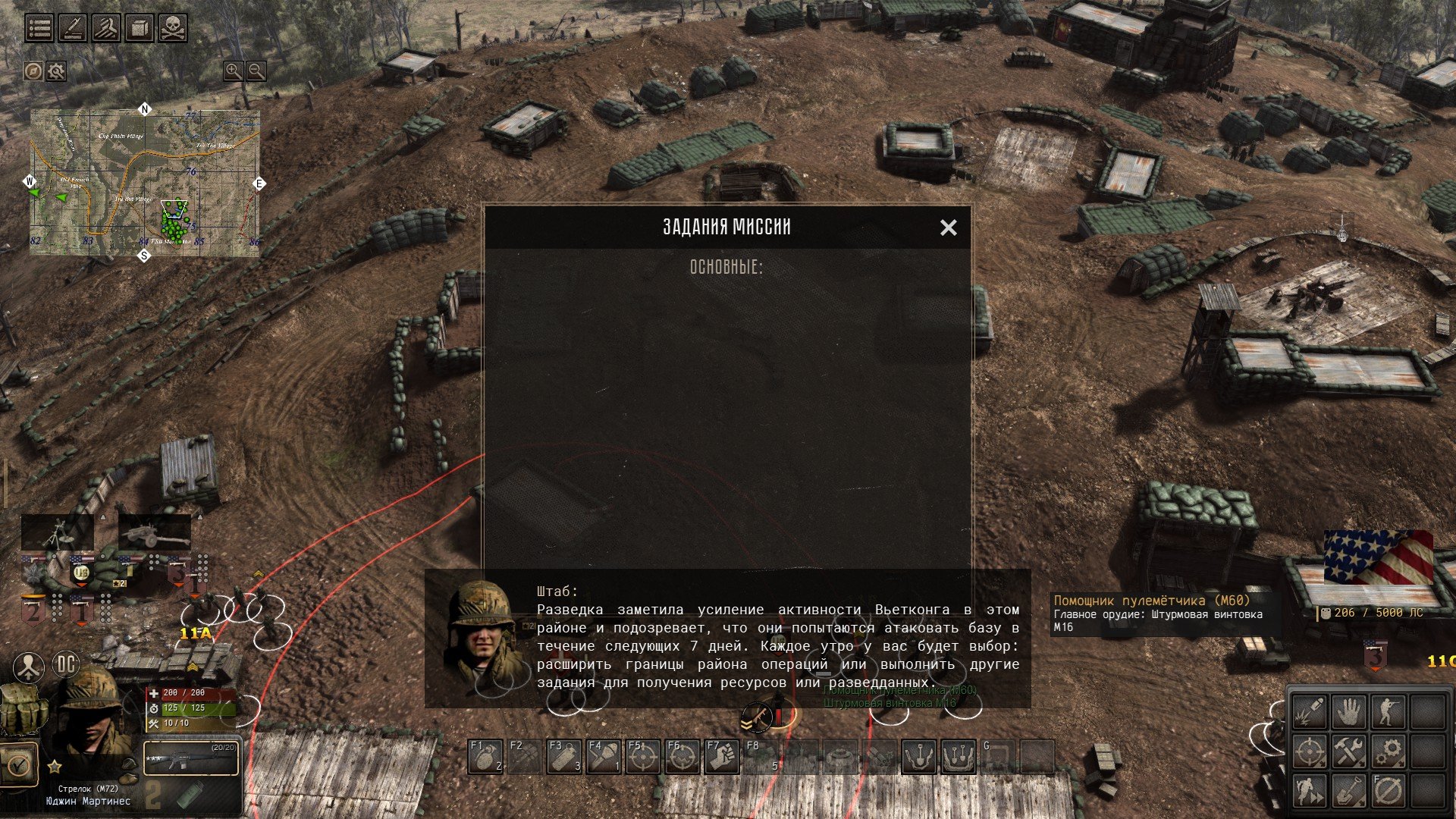Open the cube box icon panel
The width and height of the screenshot is (1456, 819).
click(x=140, y=28)
